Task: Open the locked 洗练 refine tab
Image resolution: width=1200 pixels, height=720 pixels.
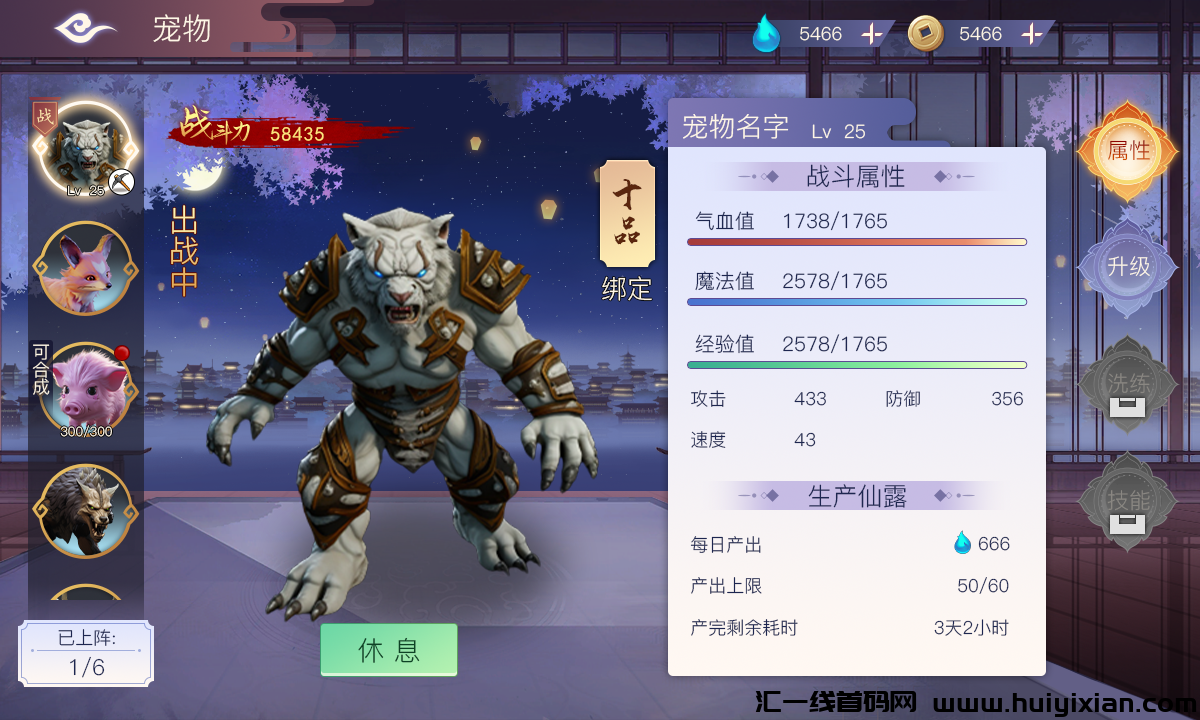Action: [x=1128, y=384]
